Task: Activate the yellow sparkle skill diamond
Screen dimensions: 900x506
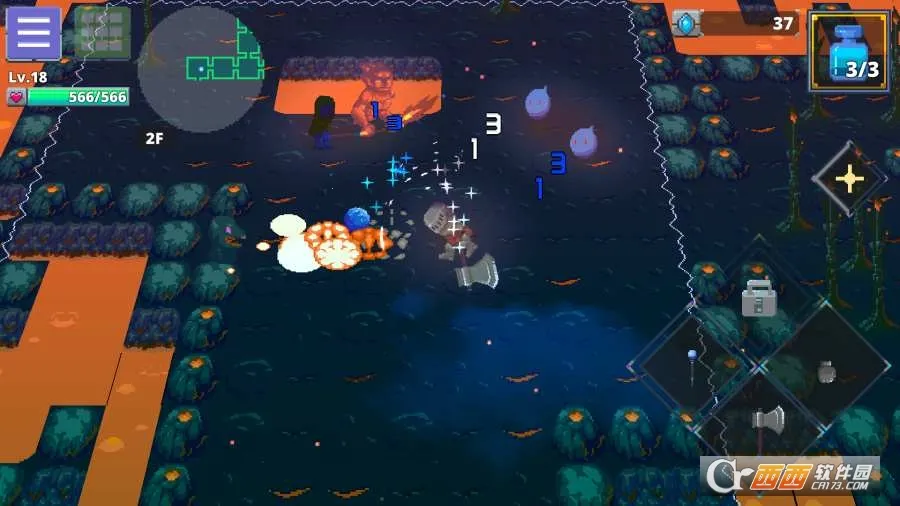Action: coord(849,179)
